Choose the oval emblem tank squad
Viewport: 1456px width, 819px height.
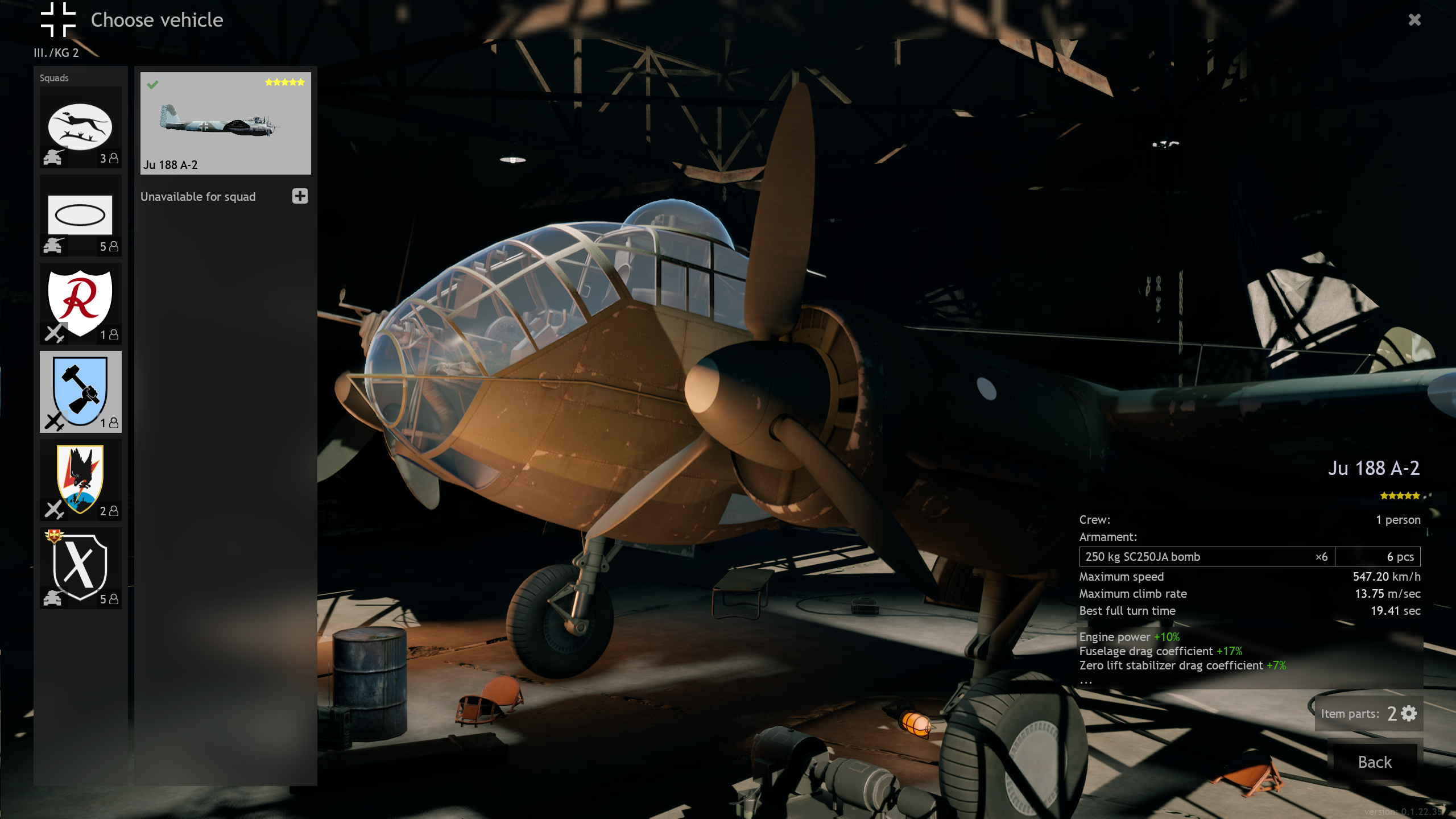(x=80, y=216)
